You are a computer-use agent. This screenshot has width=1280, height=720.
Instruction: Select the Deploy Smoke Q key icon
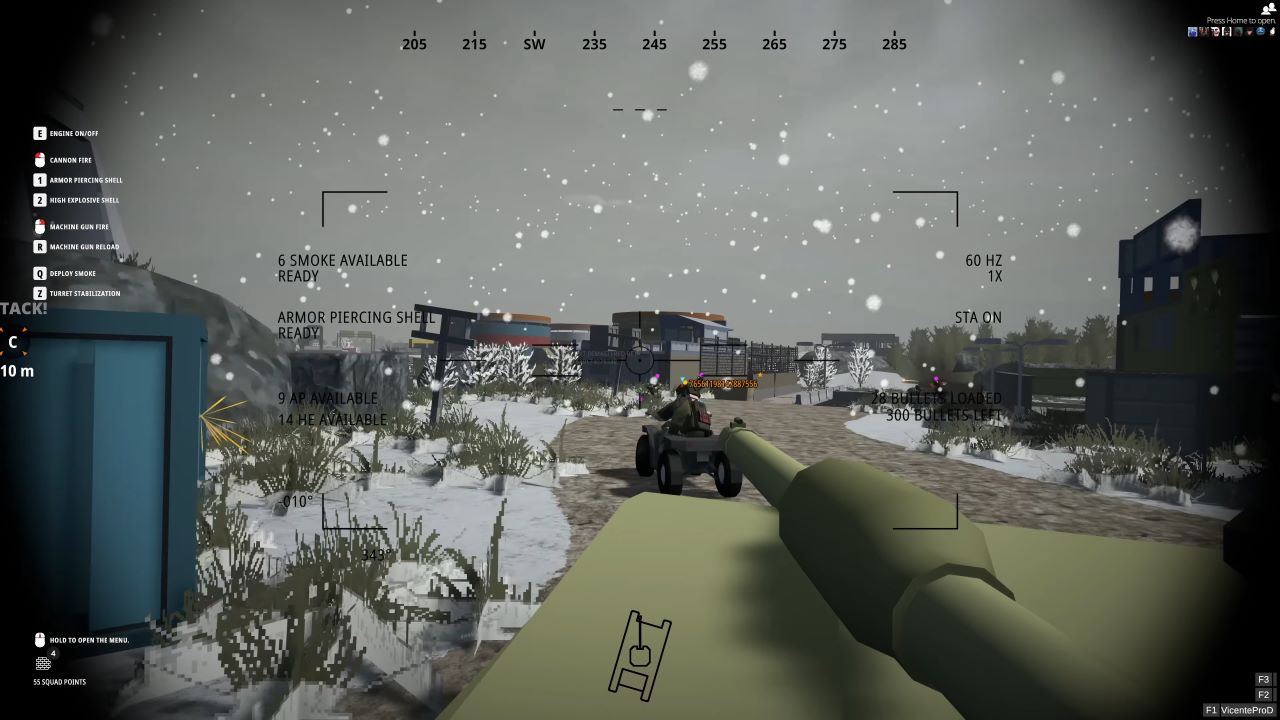pyautogui.click(x=38, y=273)
